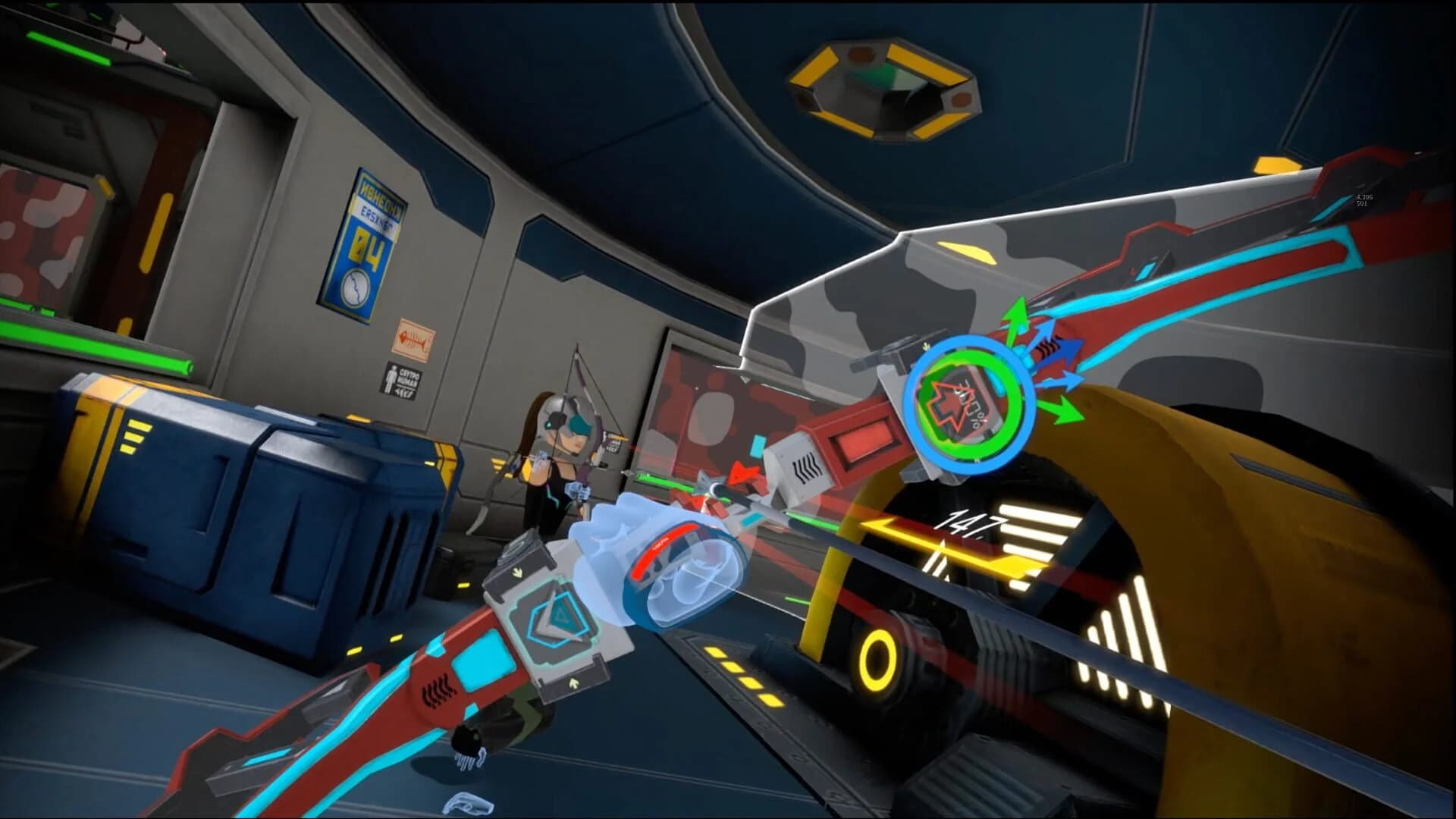Click the stats readout at the top right corner

(x=1363, y=199)
